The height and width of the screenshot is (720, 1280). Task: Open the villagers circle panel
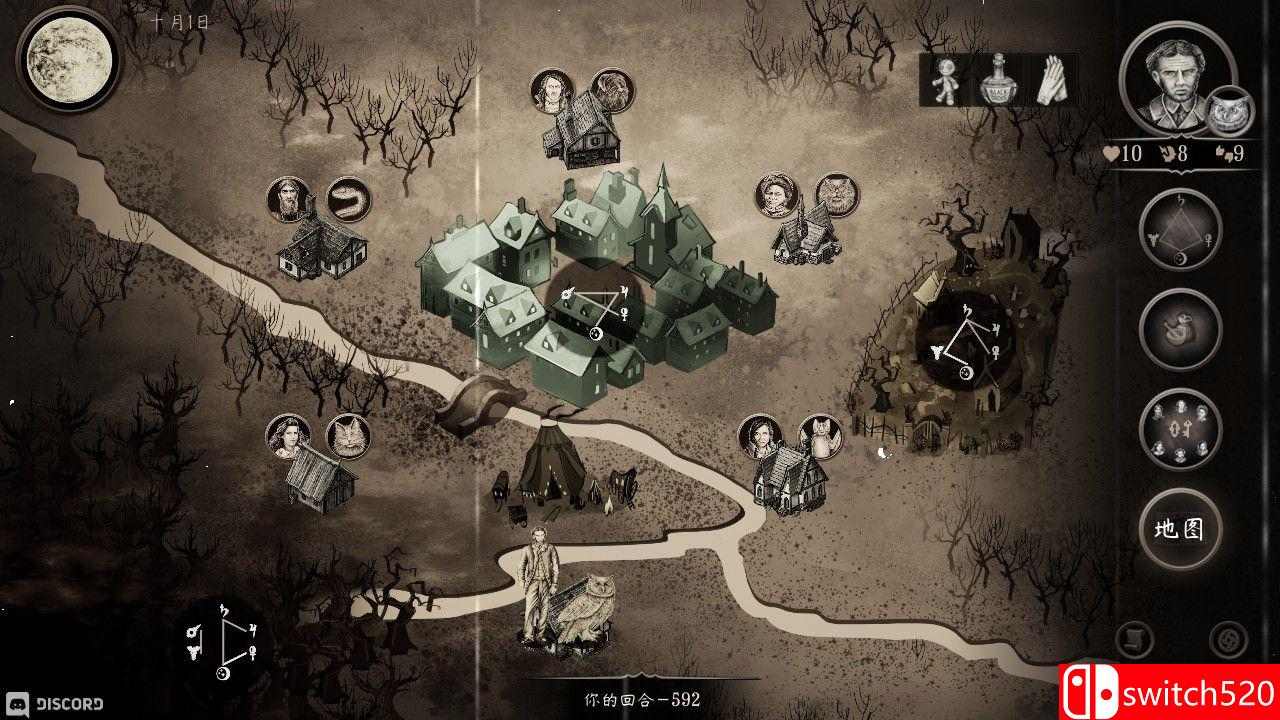pyautogui.click(x=1180, y=428)
